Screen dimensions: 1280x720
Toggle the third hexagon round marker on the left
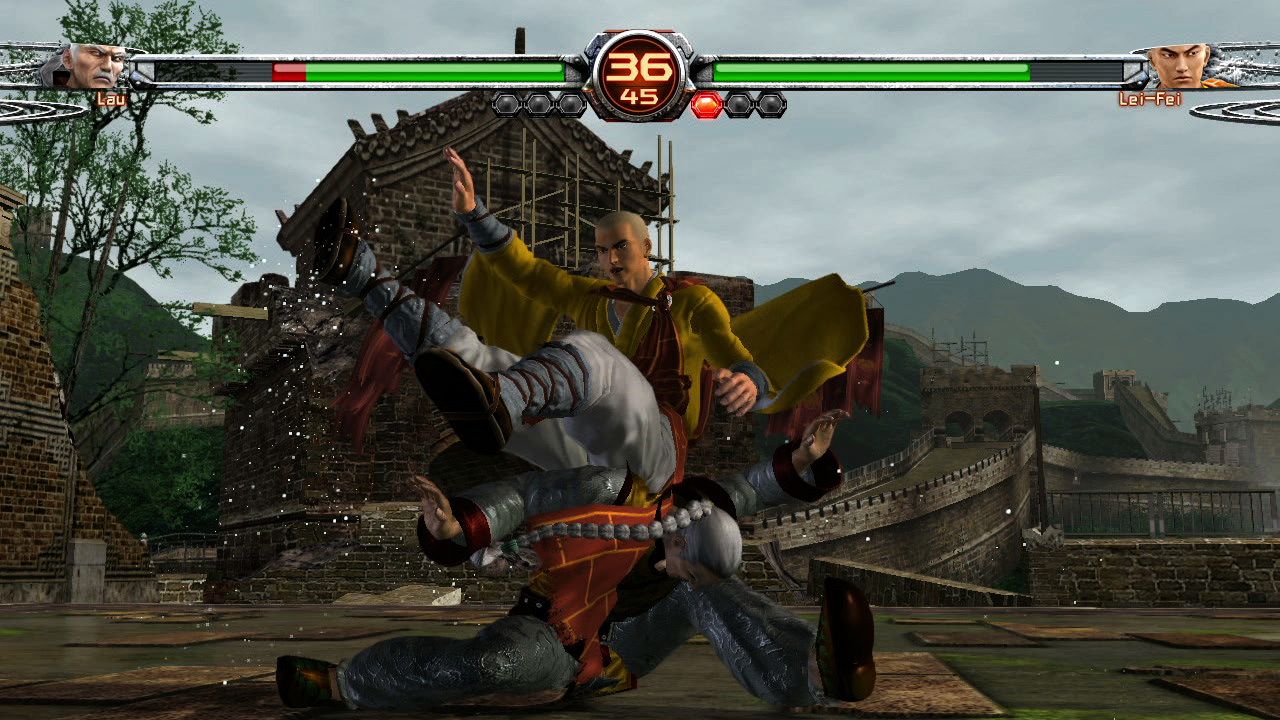[572, 102]
